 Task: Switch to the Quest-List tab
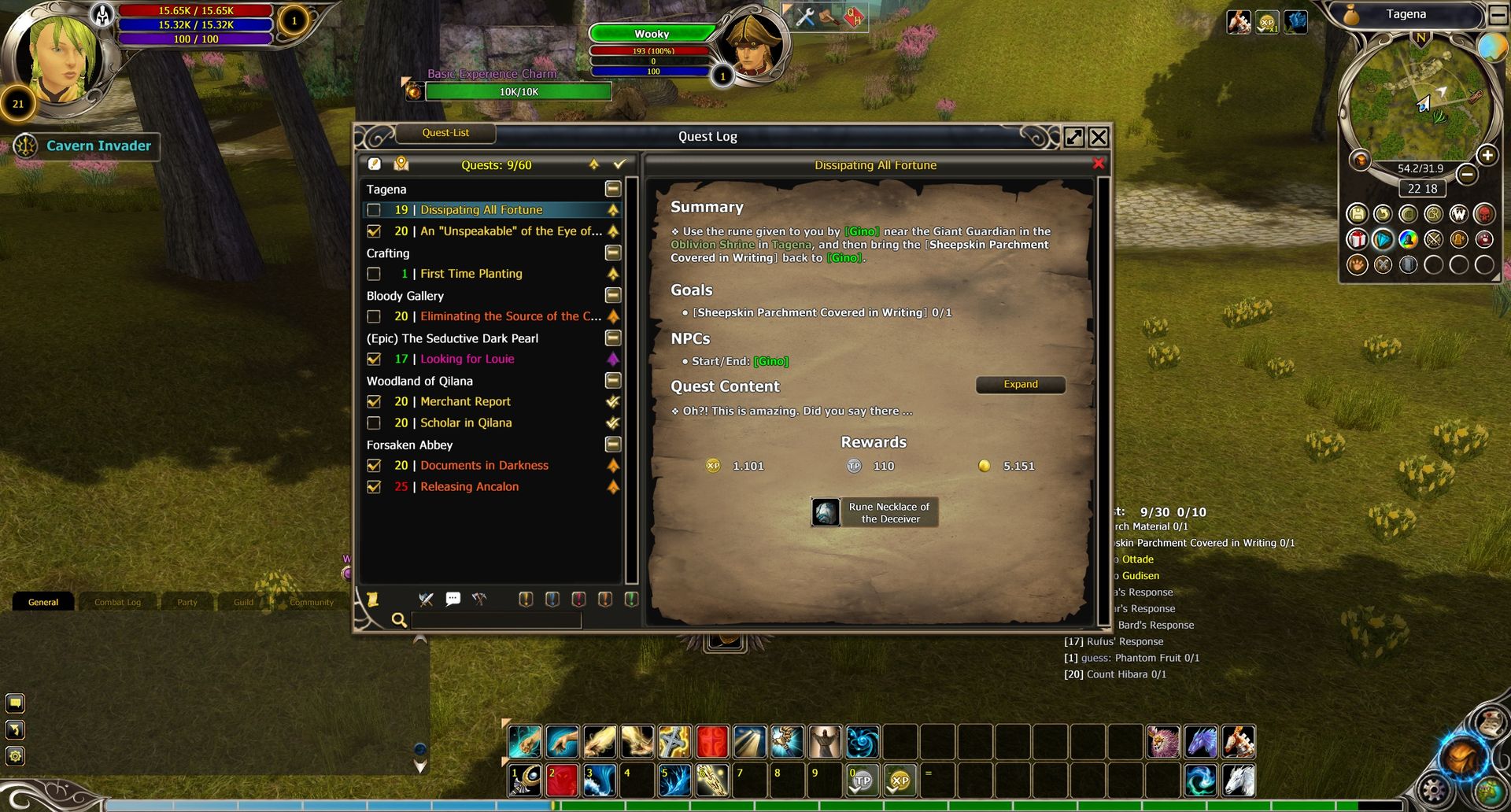445,133
